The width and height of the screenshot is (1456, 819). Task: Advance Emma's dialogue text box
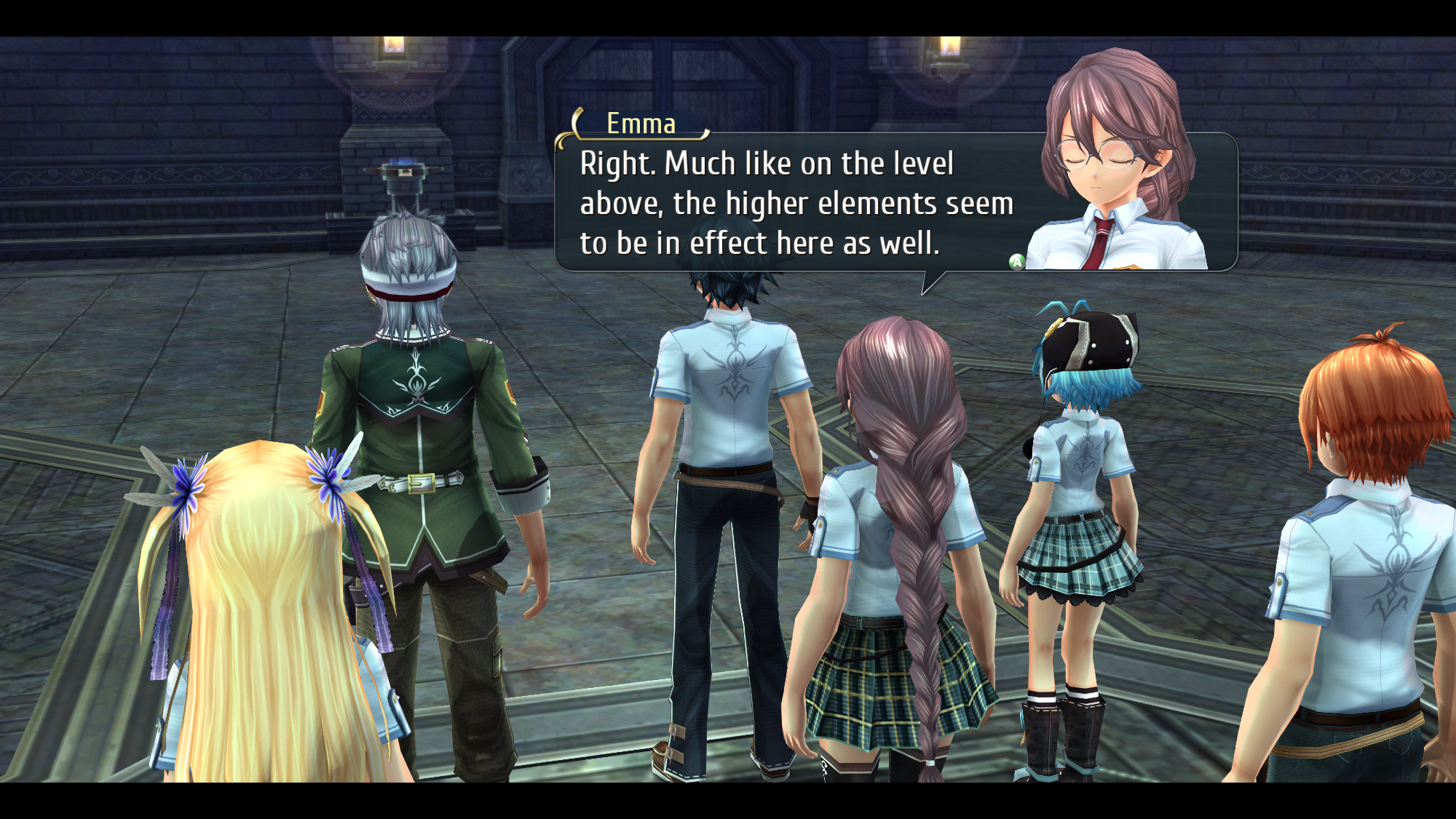pyautogui.click(x=1016, y=262)
